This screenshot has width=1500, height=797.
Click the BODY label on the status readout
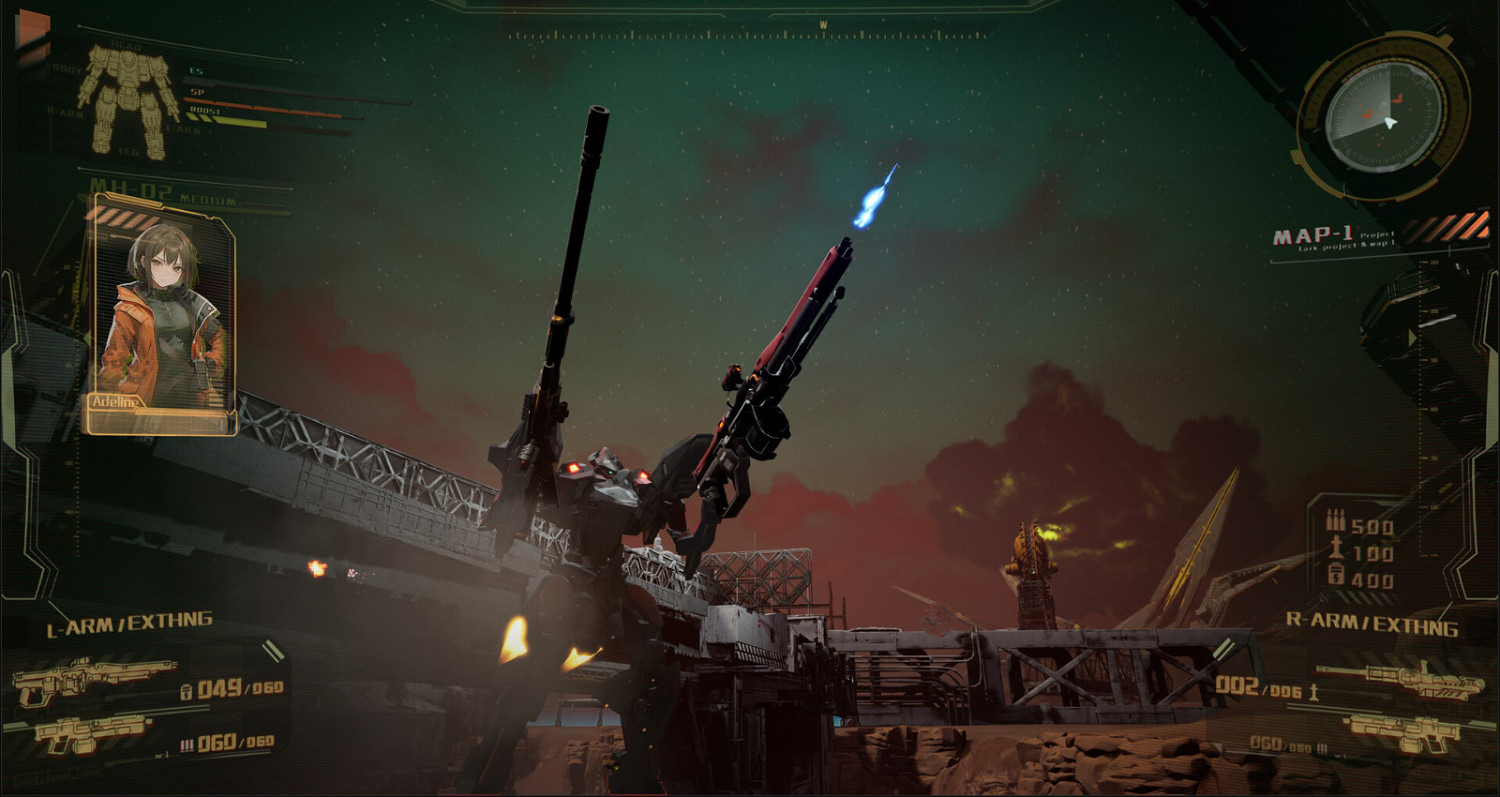click(x=66, y=70)
